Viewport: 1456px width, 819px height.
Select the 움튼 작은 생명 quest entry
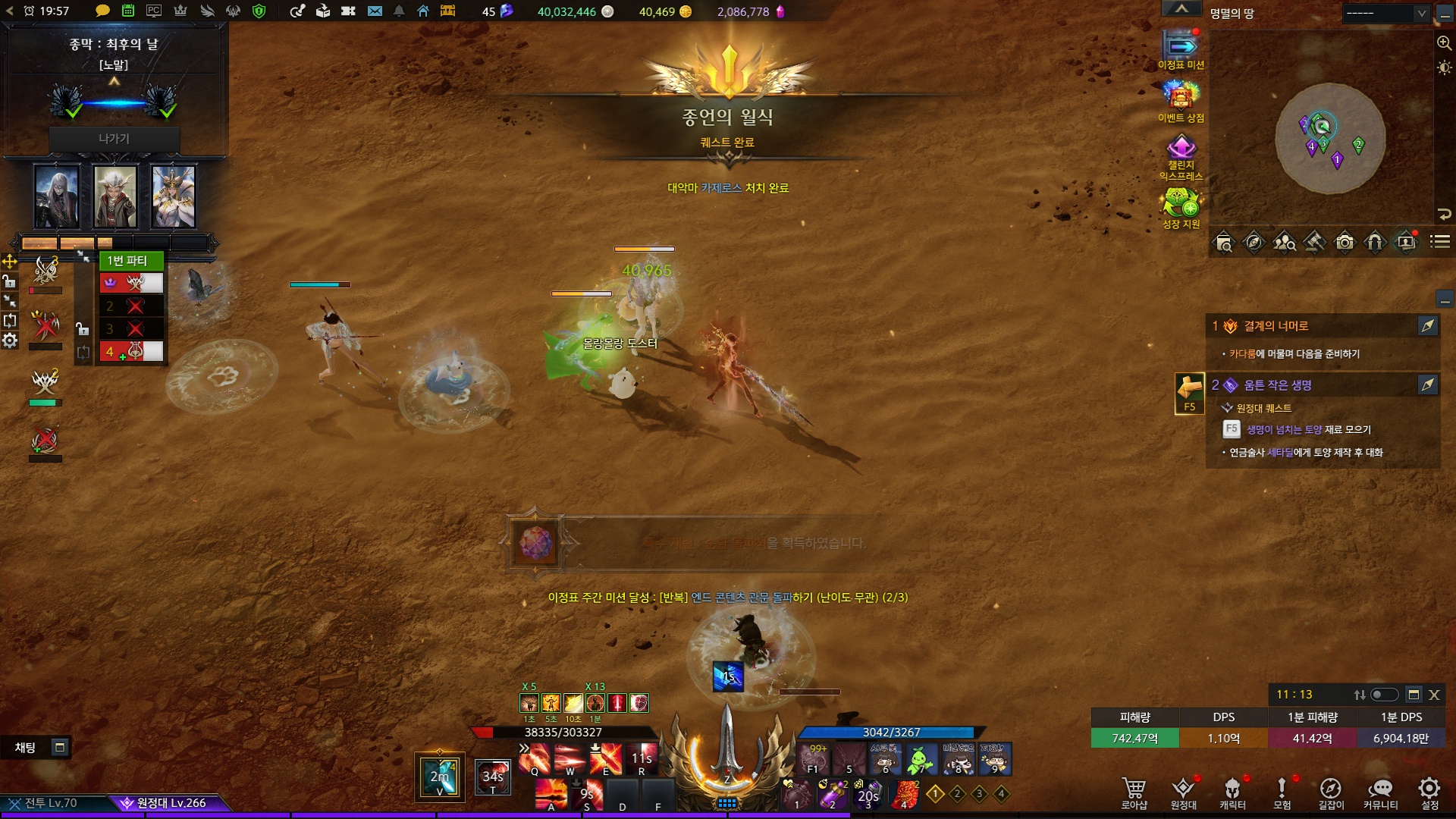point(1278,385)
